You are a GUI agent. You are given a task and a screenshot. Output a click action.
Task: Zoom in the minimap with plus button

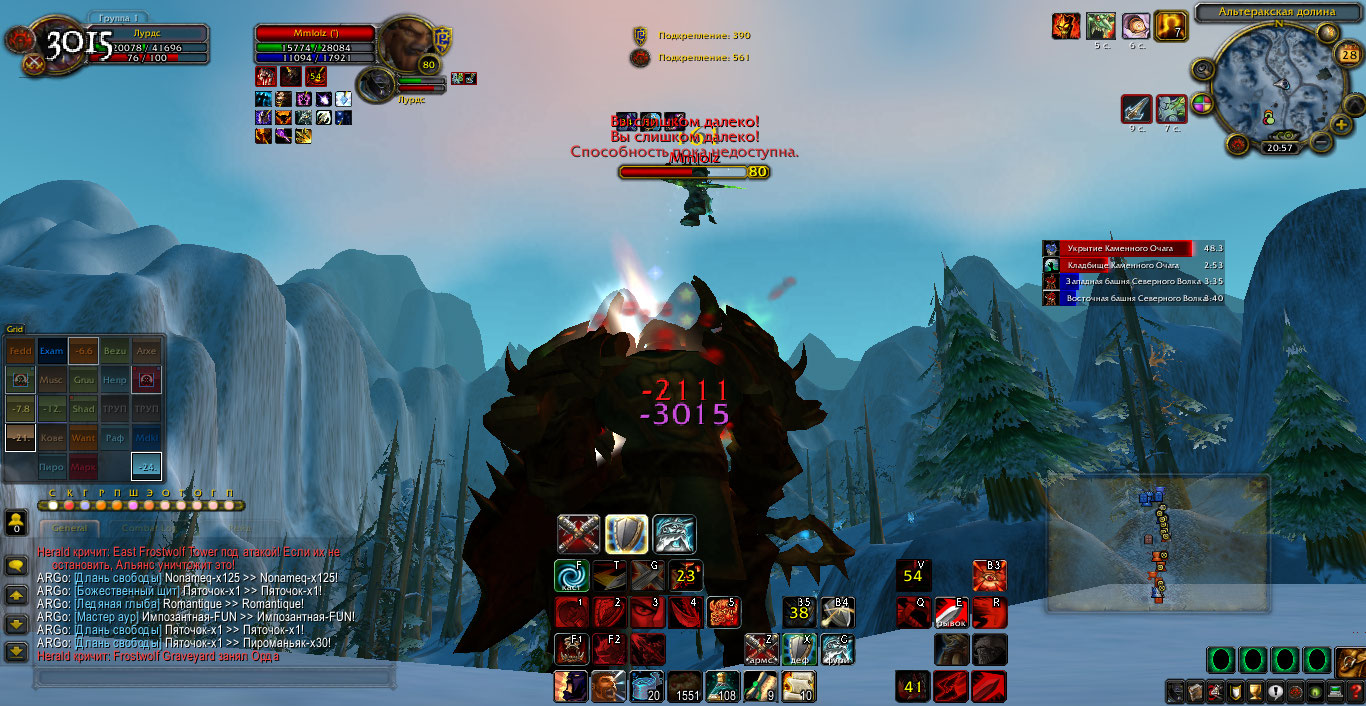(1340, 124)
